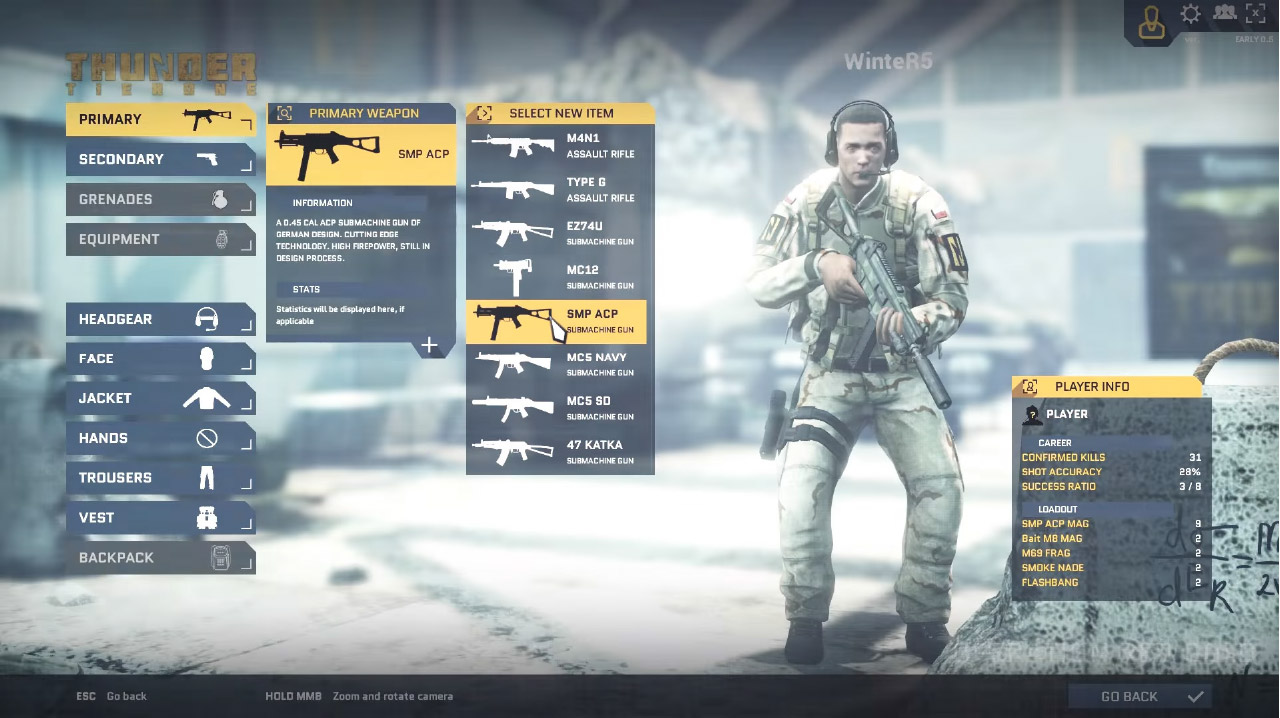The image size is (1280, 718).
Task: Open the squad members icon
Action: pos(1224,14)
